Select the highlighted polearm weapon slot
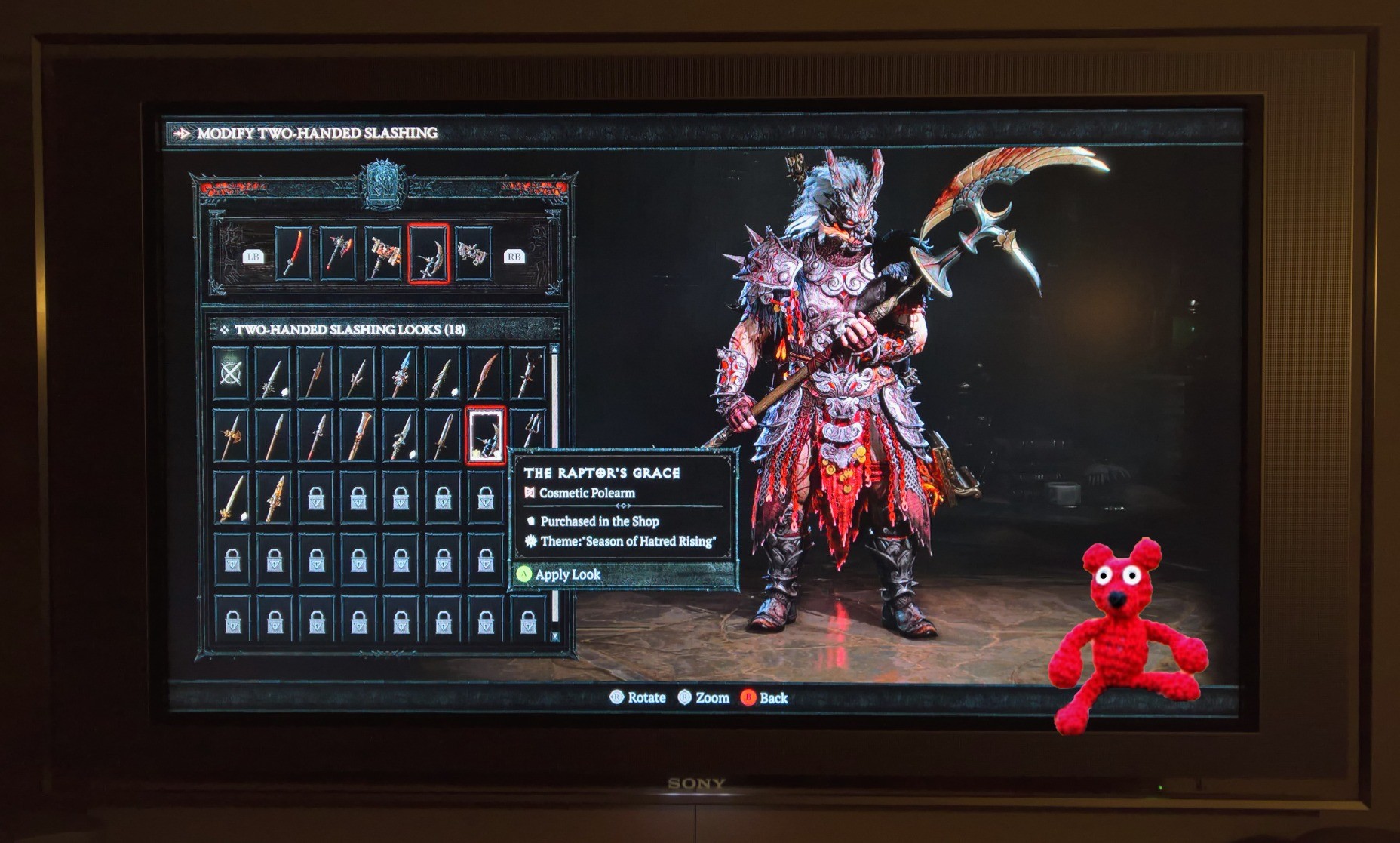 pos(428,254)
